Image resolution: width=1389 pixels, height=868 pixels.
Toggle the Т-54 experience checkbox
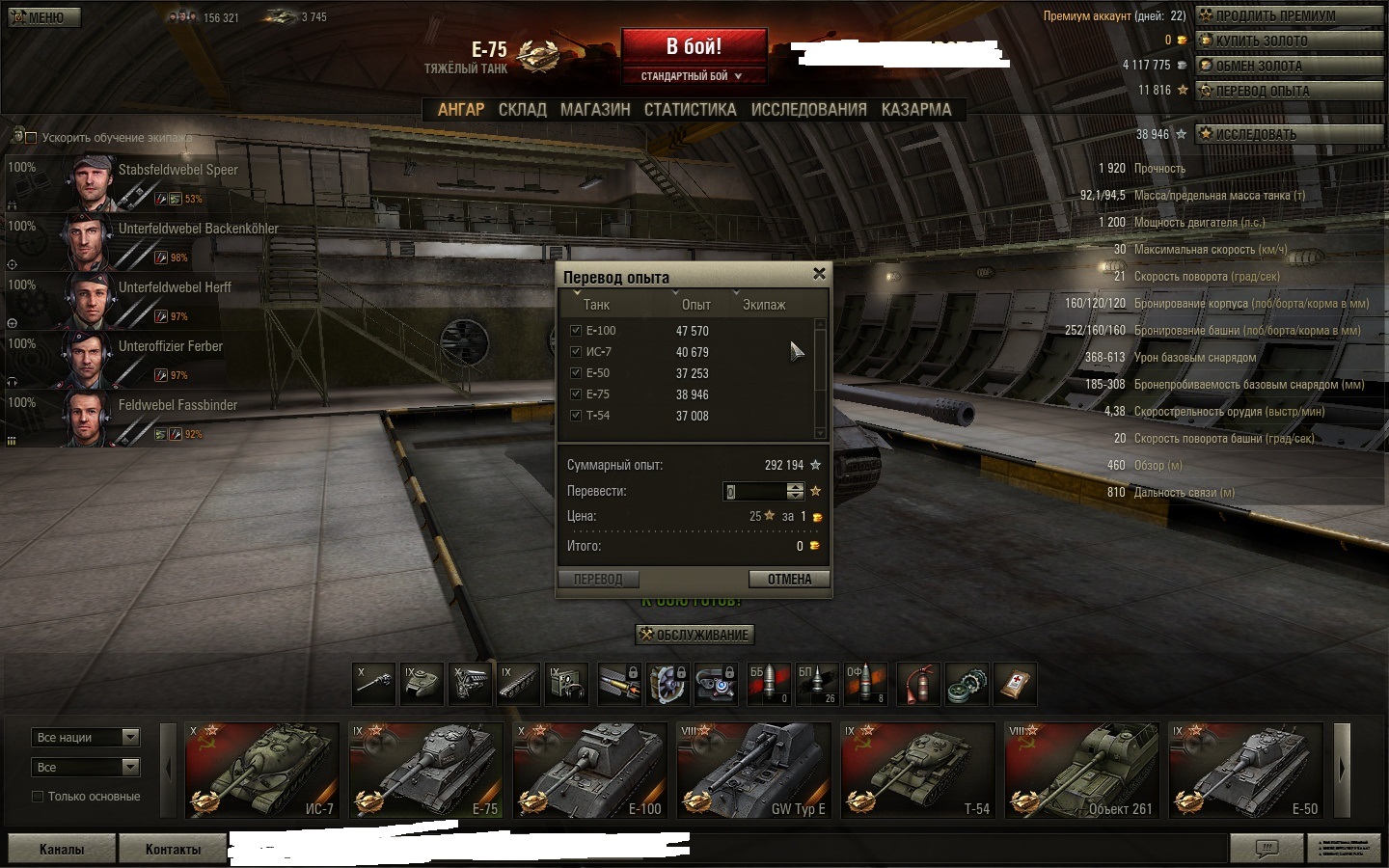(x=576, y=415)
